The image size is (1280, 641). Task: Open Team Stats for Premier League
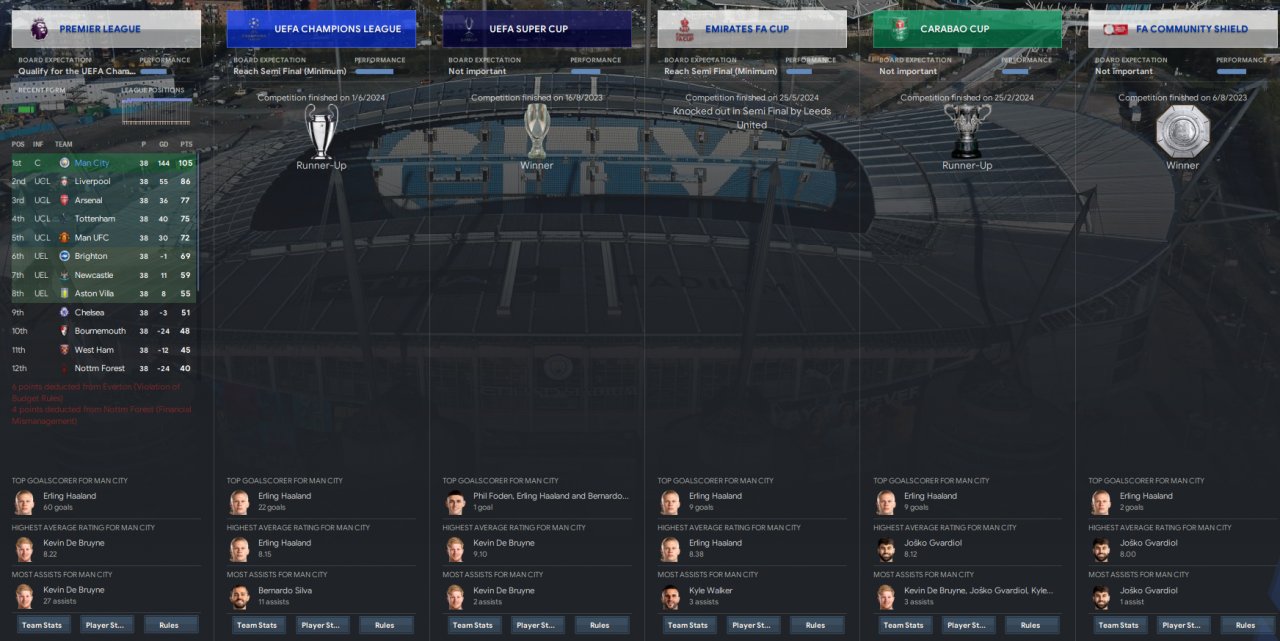tap(41, 625)
